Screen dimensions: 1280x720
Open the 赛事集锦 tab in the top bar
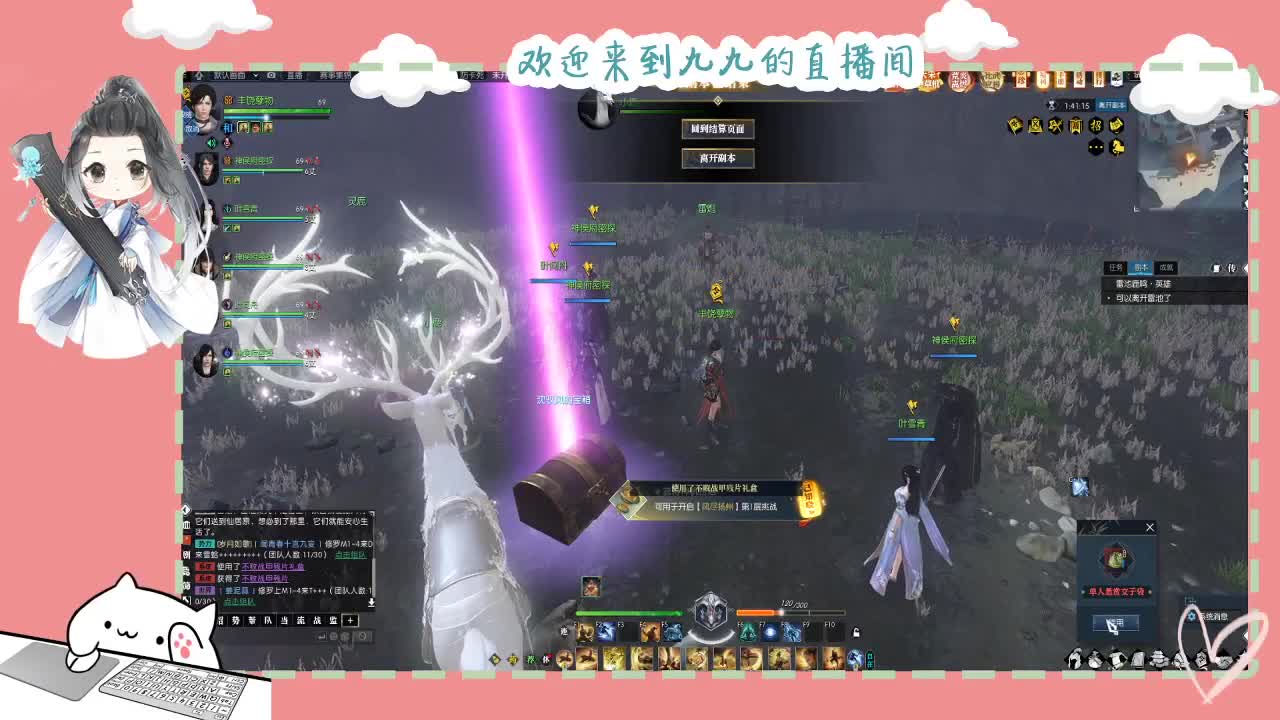[333, 75]
